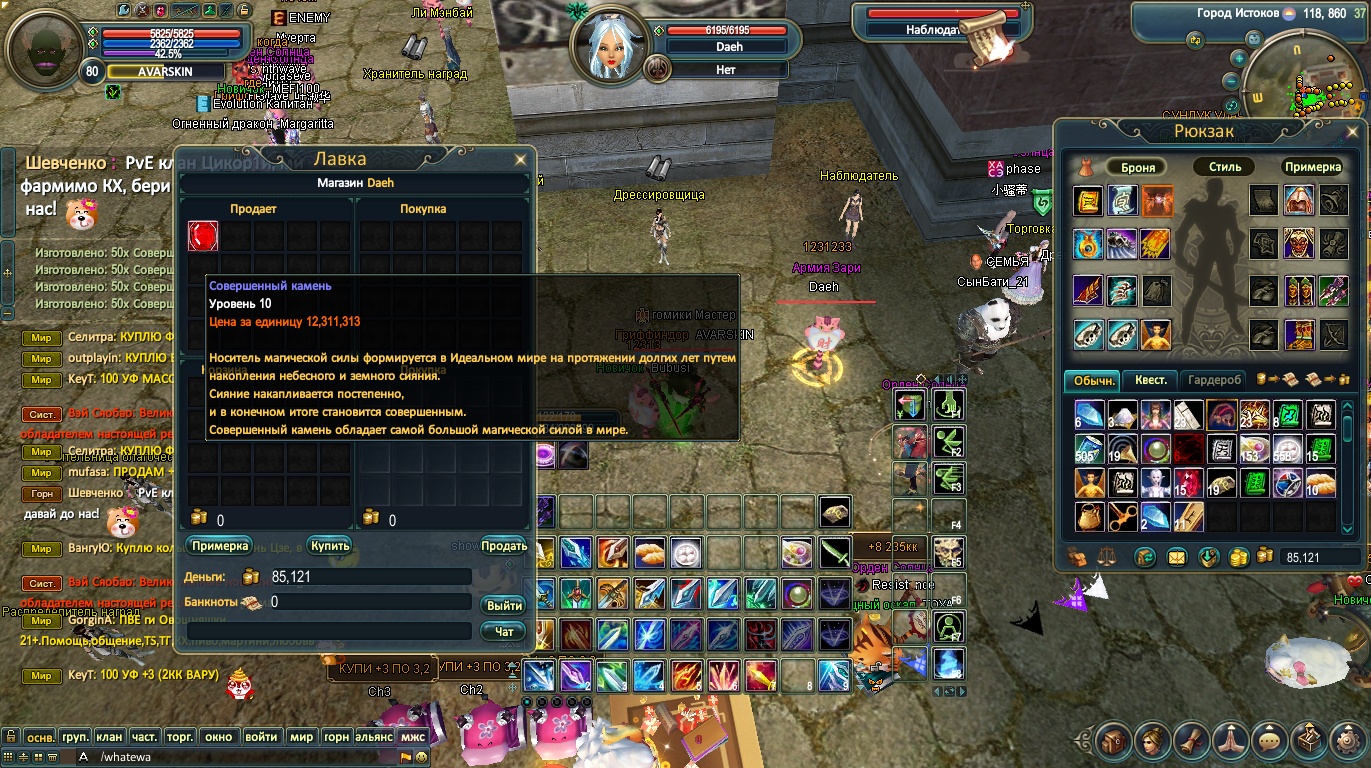Click the Продать sell button
Viewport: 1371px width, 768px height.
pos(504,546)
